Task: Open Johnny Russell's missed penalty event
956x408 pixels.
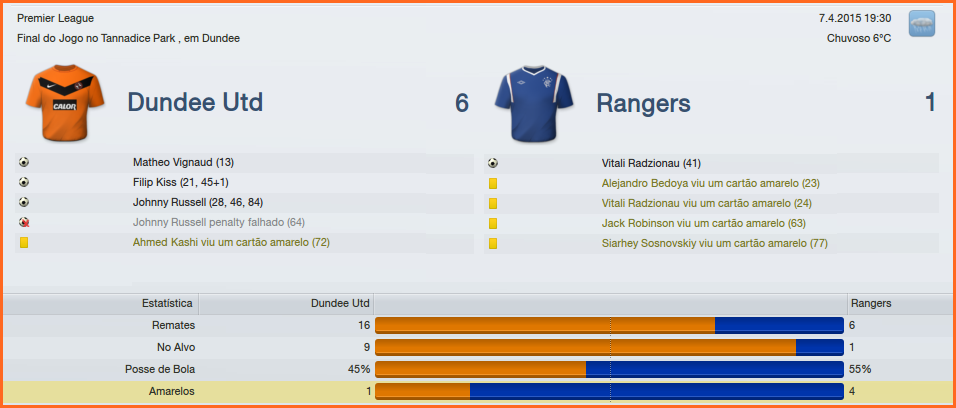Action: click(219, 222)
